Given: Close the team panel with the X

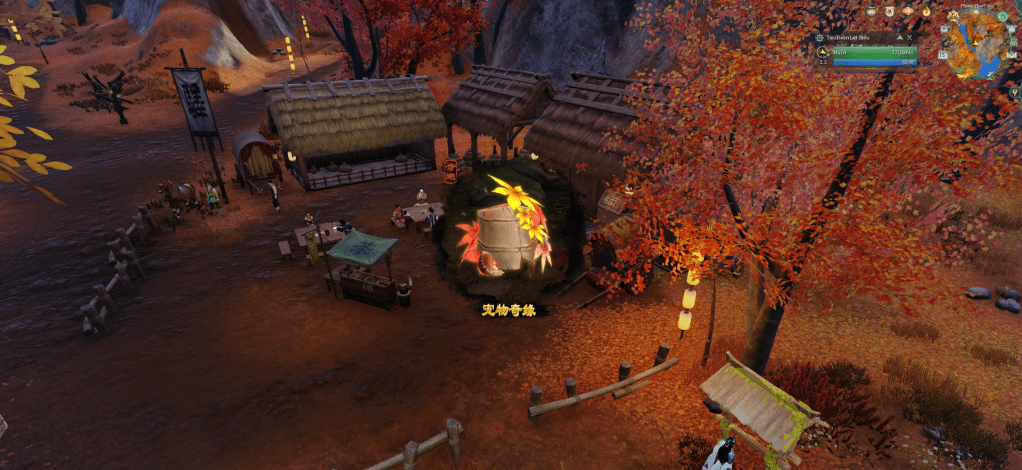Looking at the screenshot, I should click(x=909, y=38).
